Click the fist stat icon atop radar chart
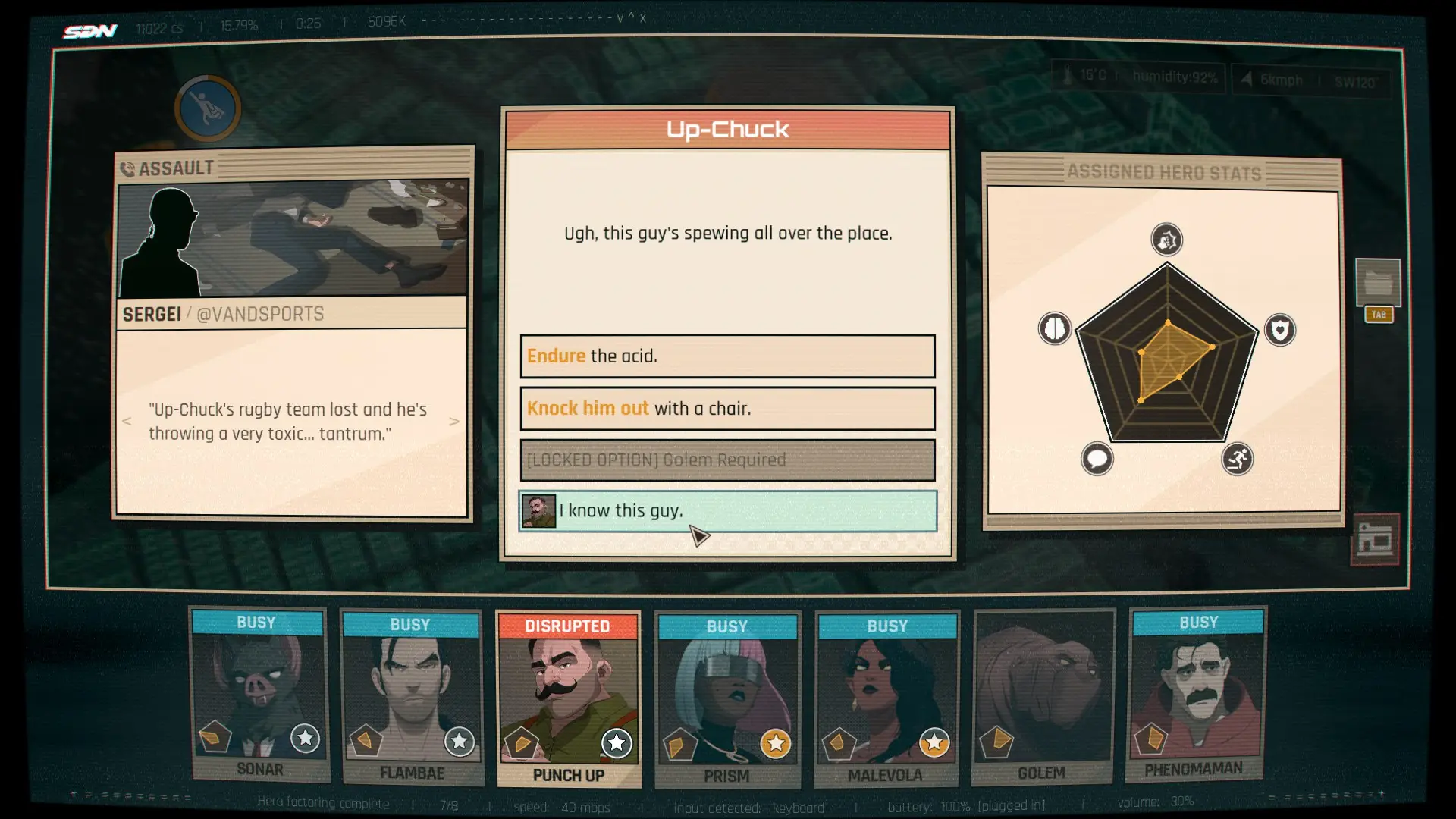Viewport: 1456px width, 819px height. click(x=1166, y=240)
